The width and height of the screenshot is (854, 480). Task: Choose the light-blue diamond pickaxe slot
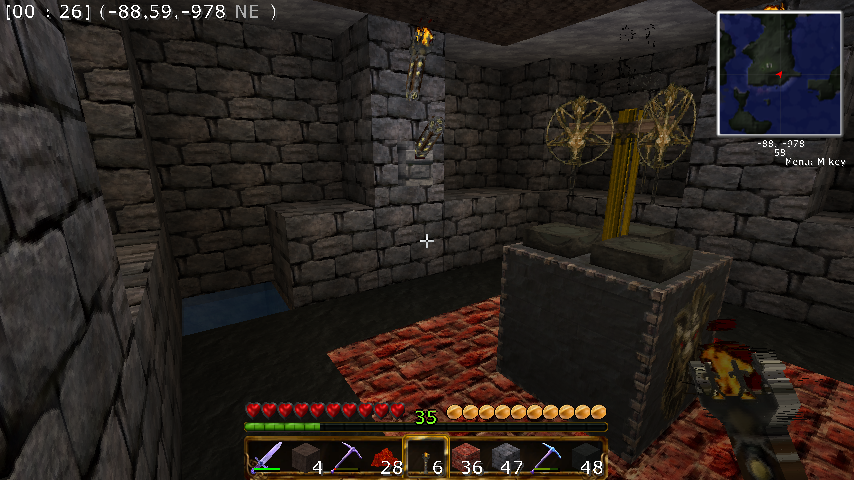(545, 457)
